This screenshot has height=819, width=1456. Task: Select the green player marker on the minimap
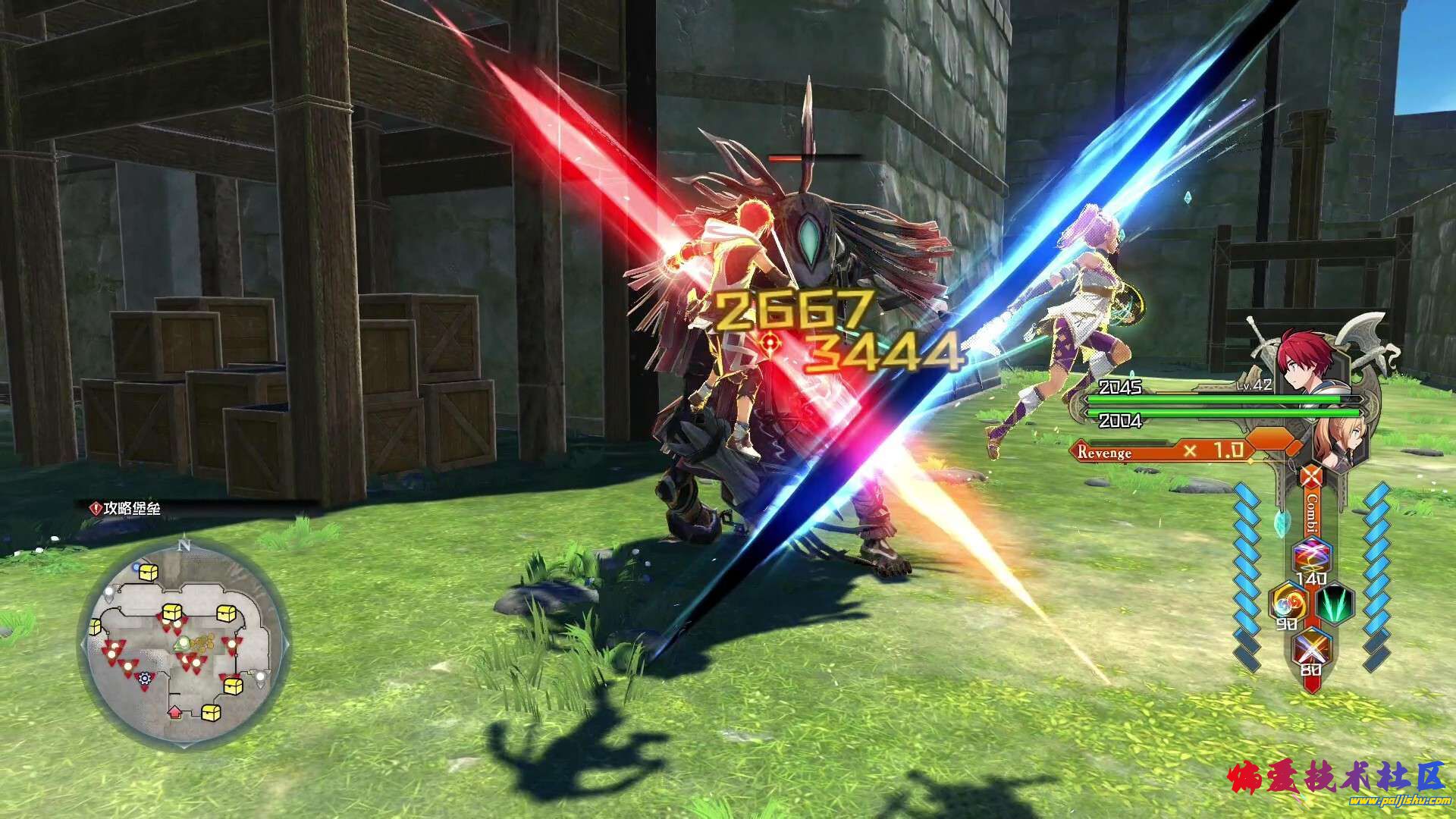(182, 644)
